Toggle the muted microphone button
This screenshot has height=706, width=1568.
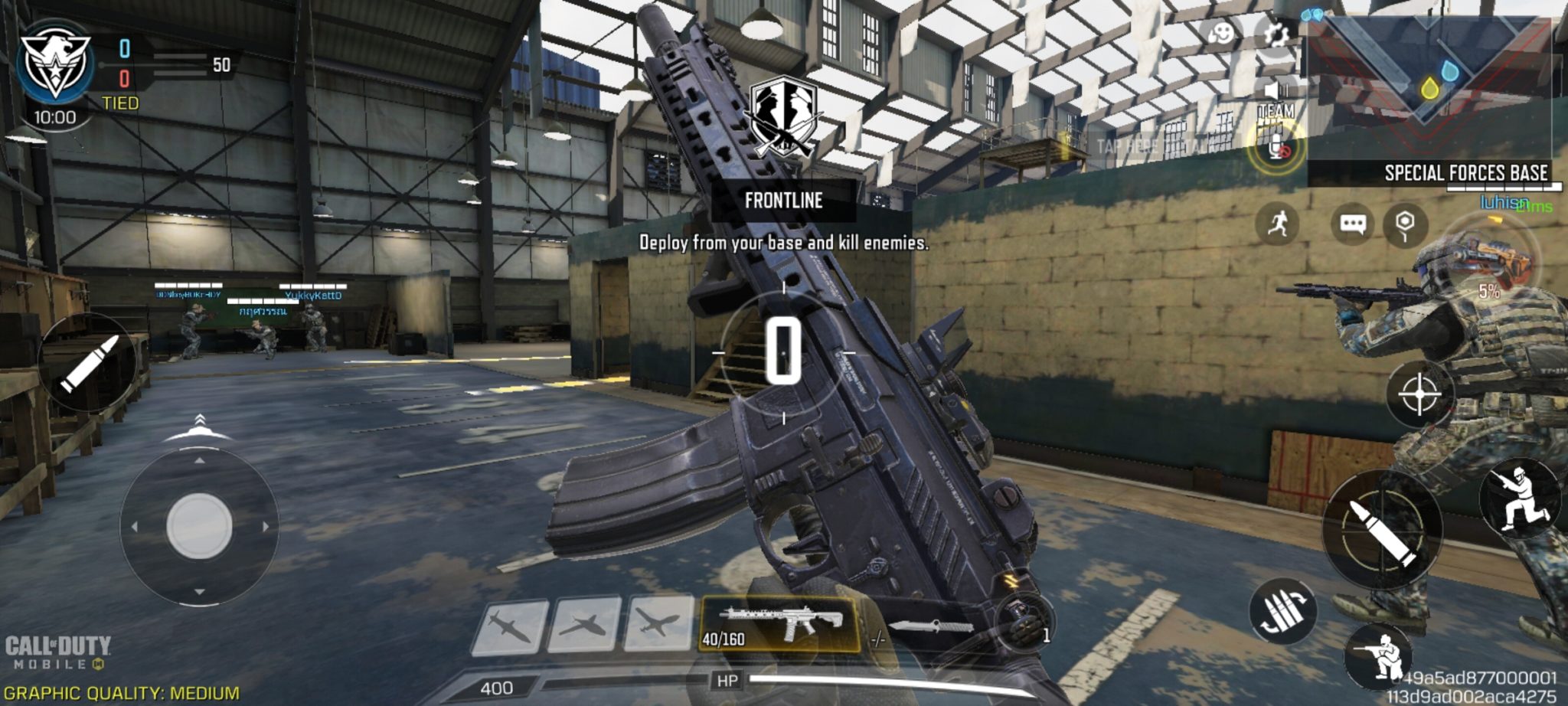[1276, 145]
